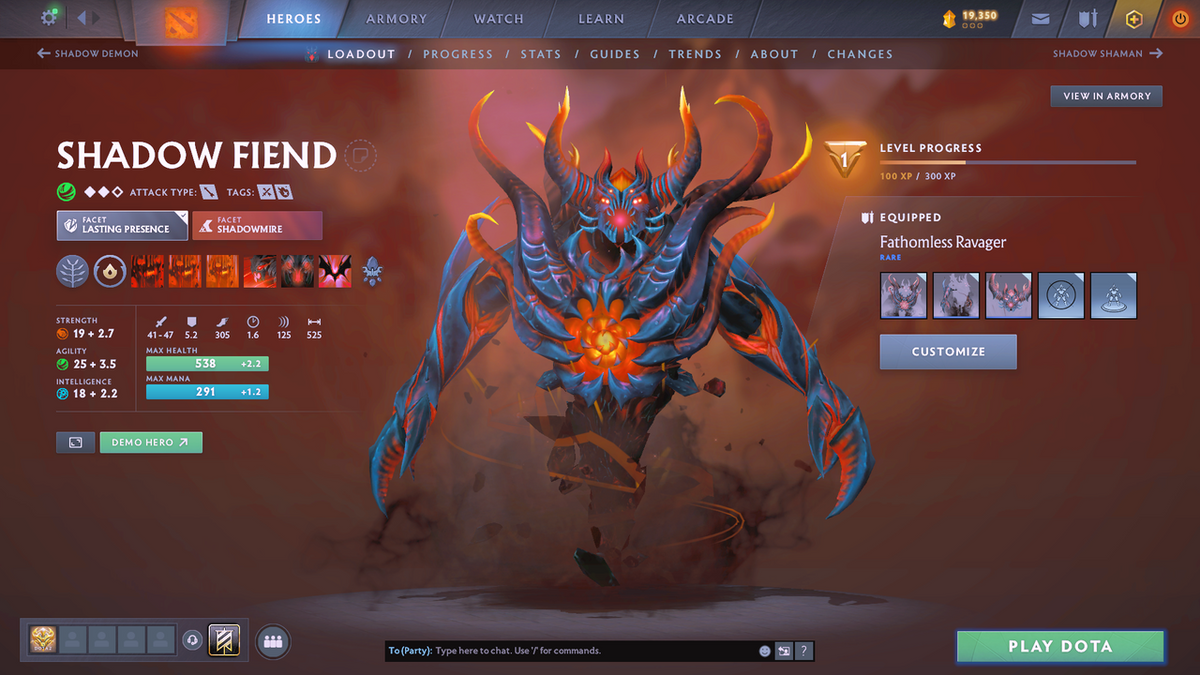Switch to the Armory tab

(397, 19)
